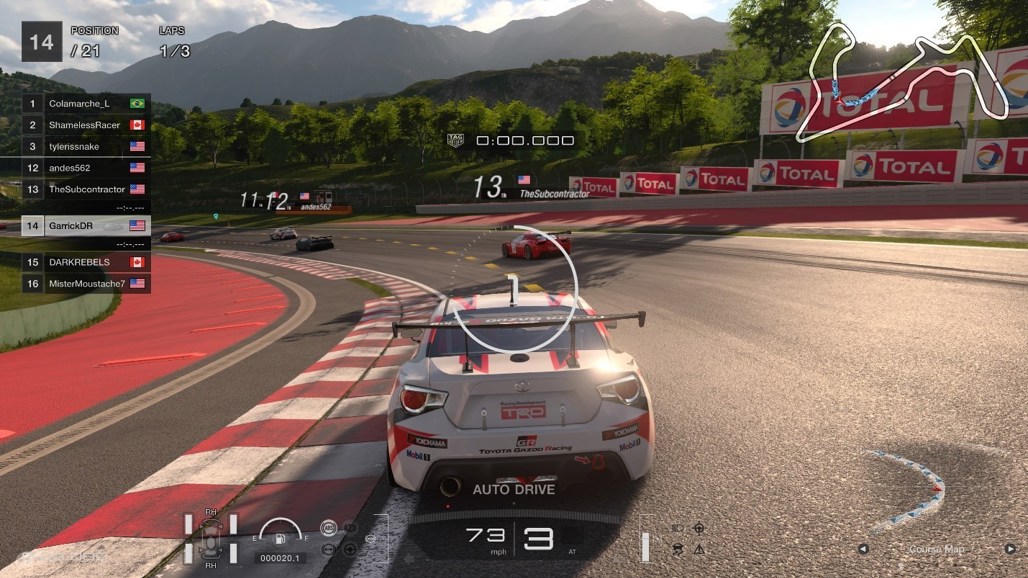Screen dimensions: 1028x578
Task: Highlight the GarrickDR player row
Action: pos(85,226)
